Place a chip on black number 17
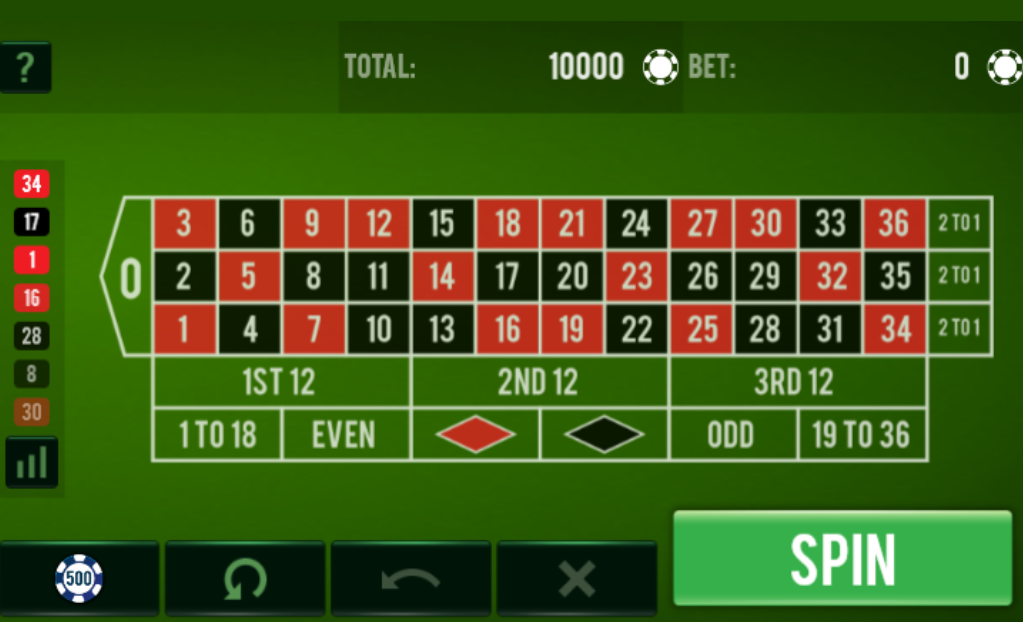The height and width of the screenshot is (622, 1023). coord(507,276)
